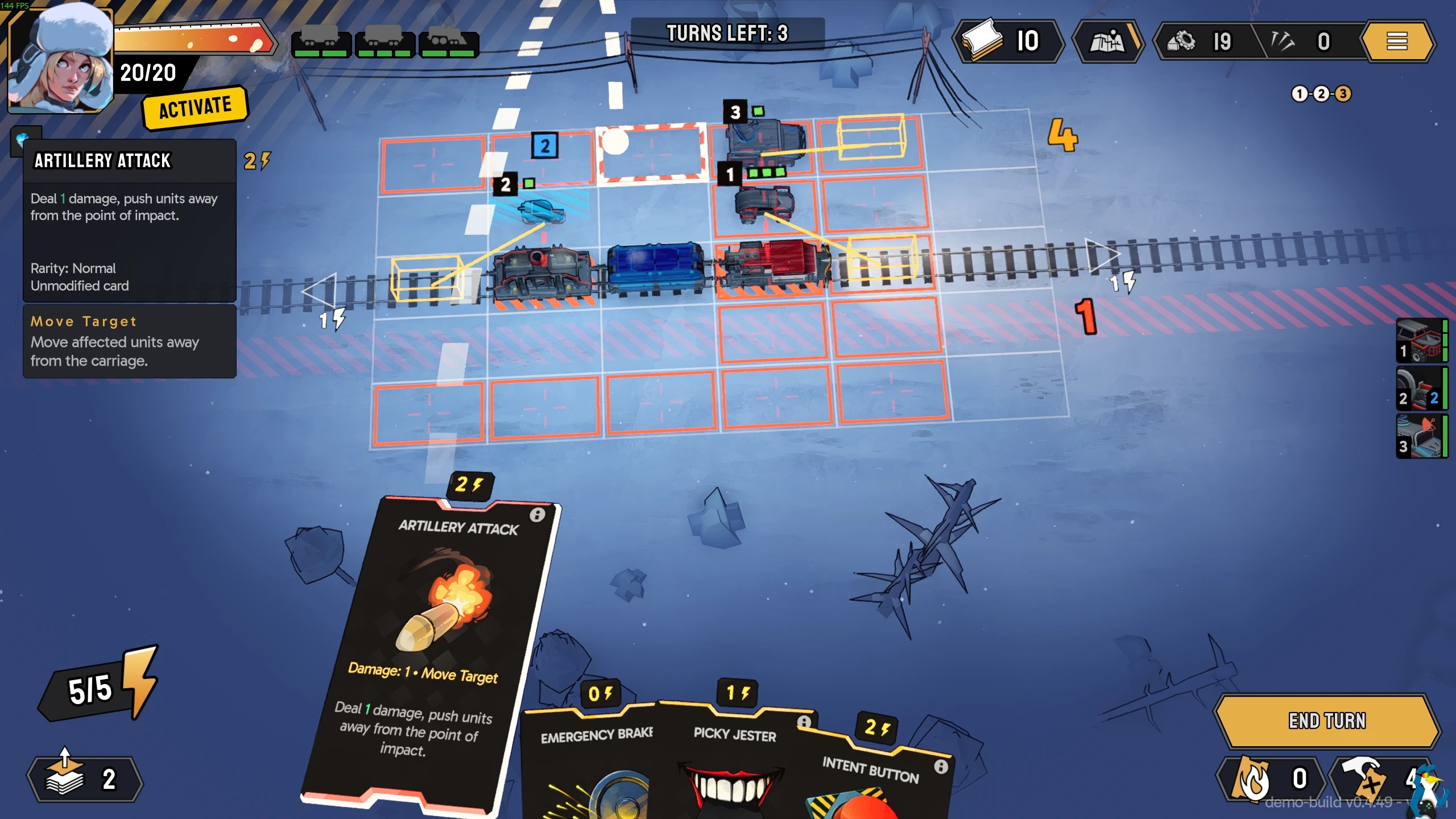
Task: Click the yellow ACTIVATE button
Action: pos(195,107)
